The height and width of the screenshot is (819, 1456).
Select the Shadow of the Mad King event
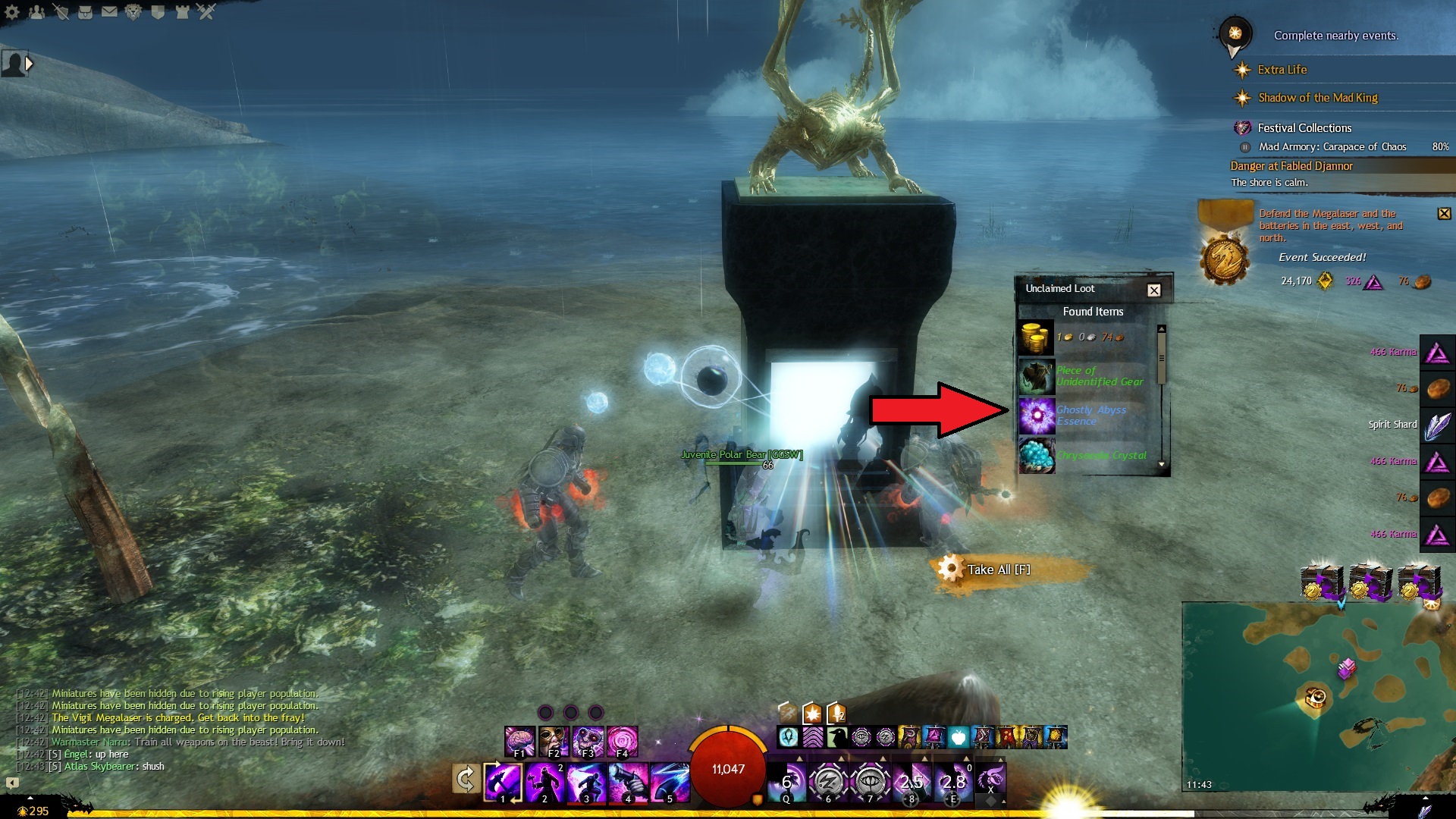point(1317,98)
